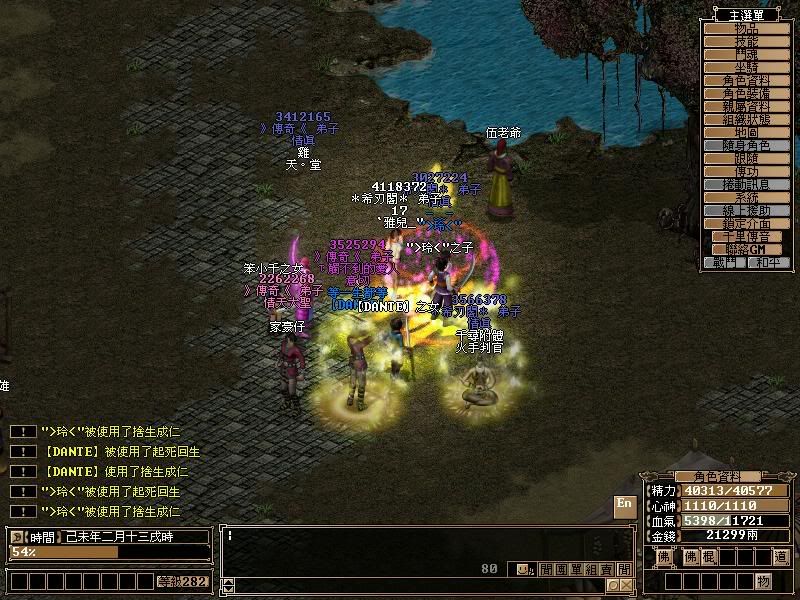Open the smiley emoticon picker
Screen dimensions: 800x600
[523, 569]
